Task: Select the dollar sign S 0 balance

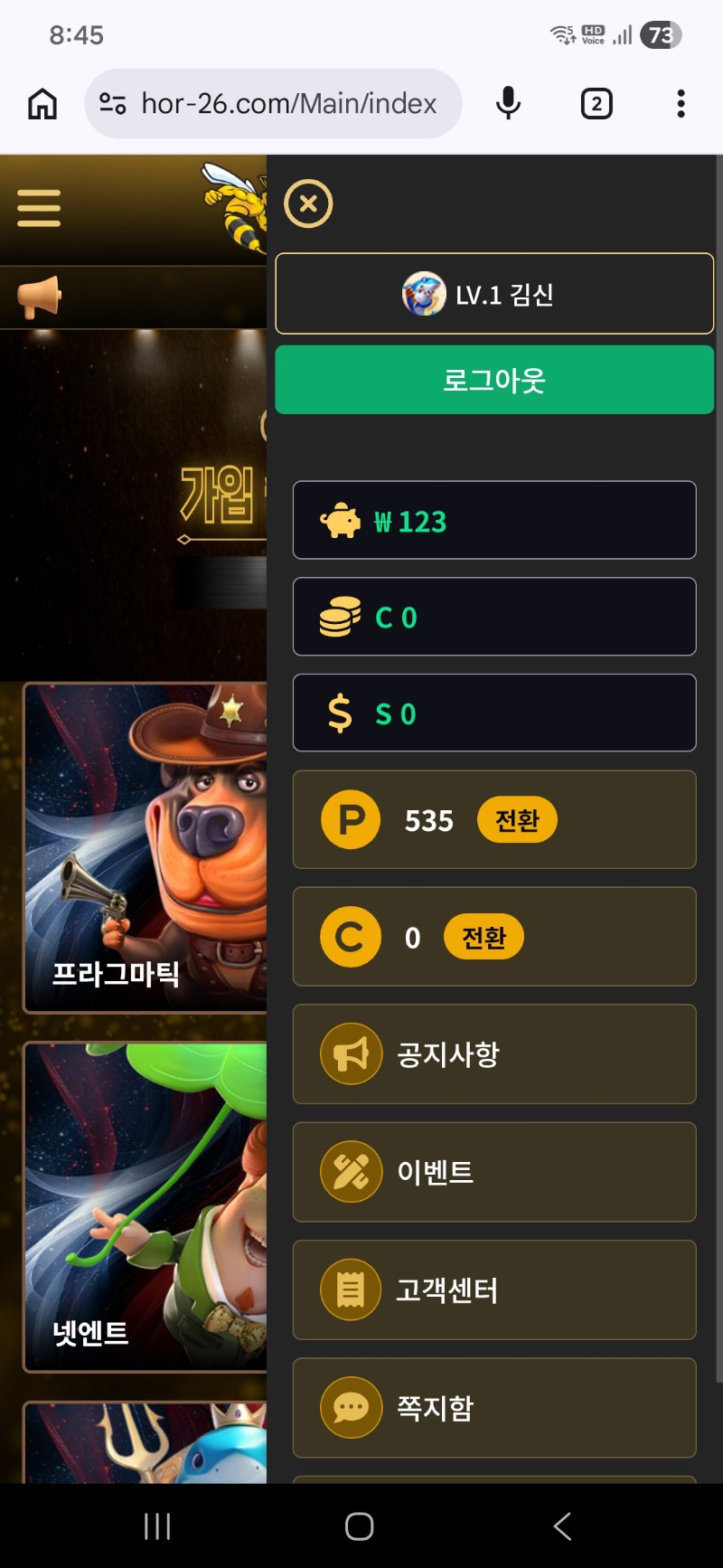Action: point(494,713)
